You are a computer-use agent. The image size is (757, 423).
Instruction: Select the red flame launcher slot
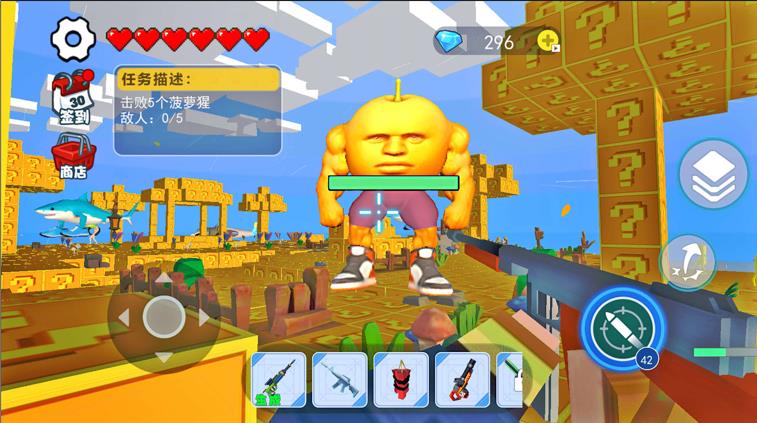pos(462,379)
